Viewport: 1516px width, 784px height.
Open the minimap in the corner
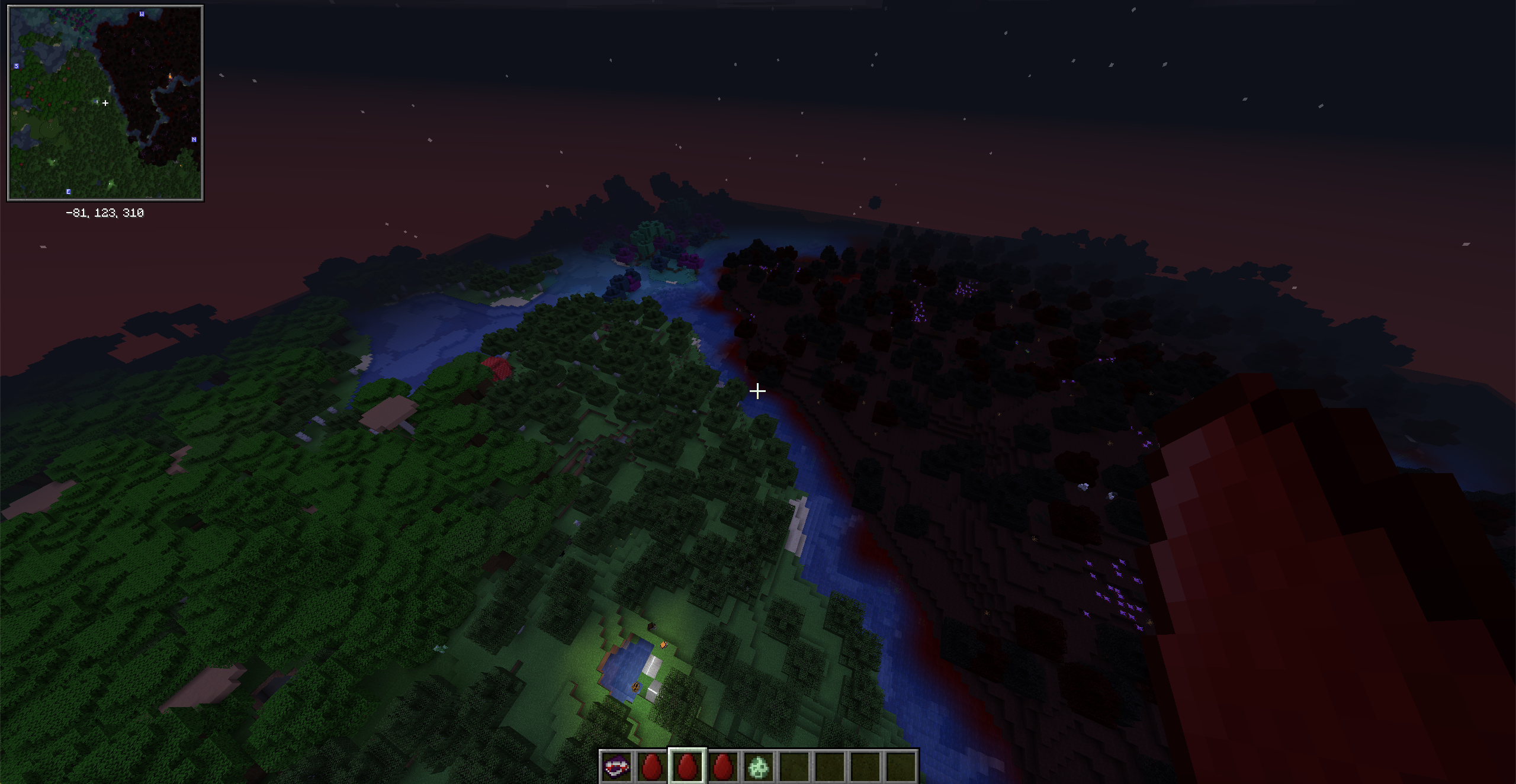[105, 103]
